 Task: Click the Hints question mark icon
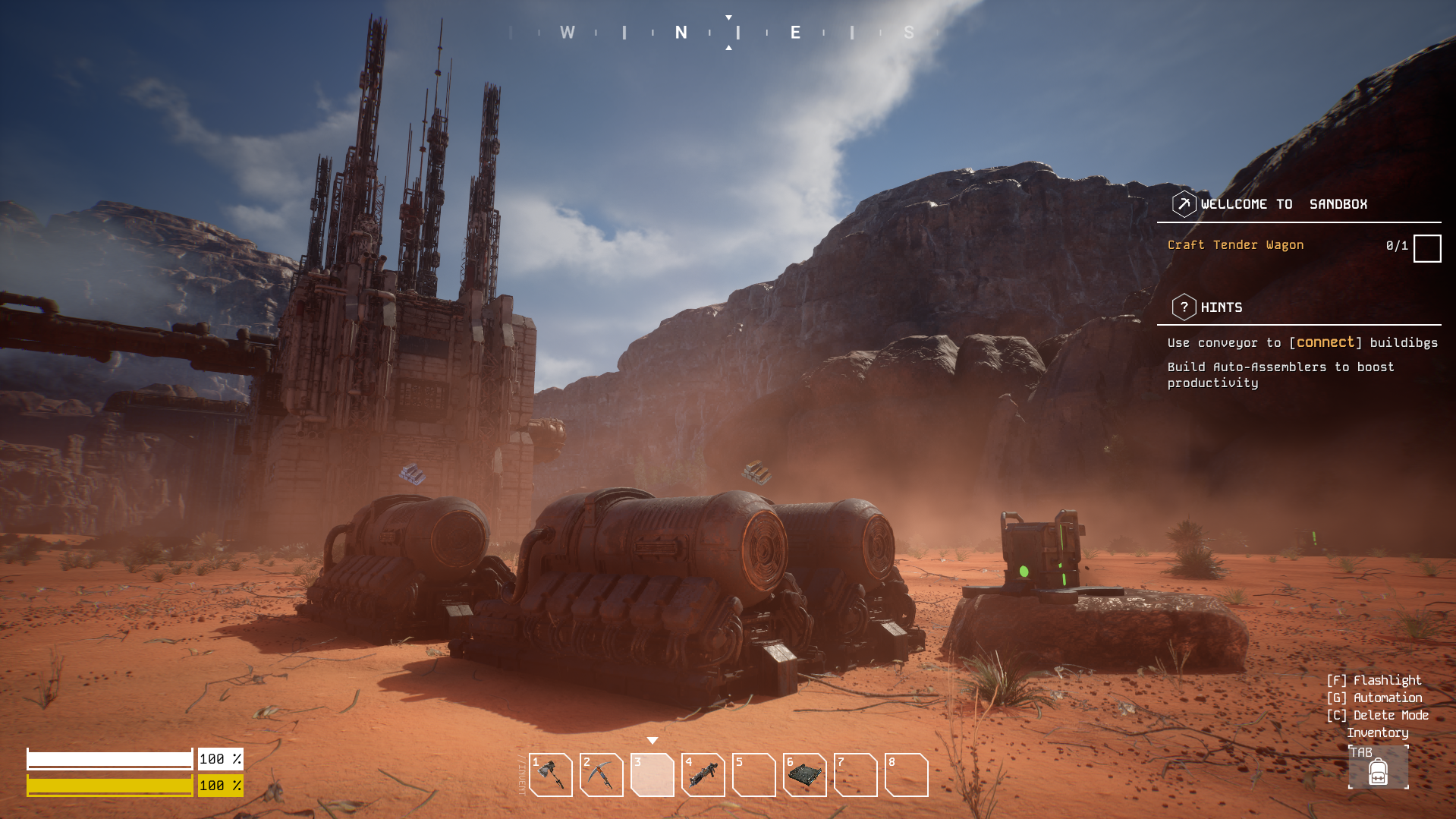[1184, 307]
